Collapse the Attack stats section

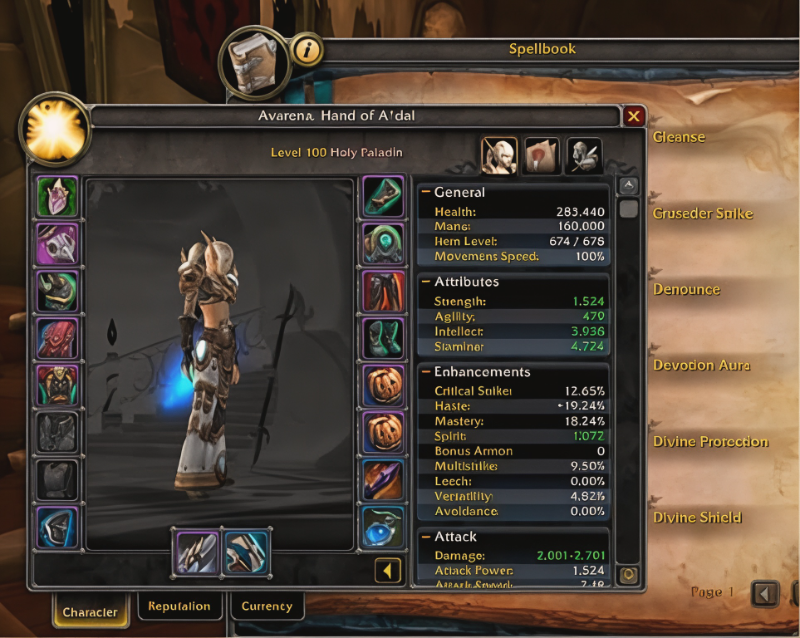(426, 537)
